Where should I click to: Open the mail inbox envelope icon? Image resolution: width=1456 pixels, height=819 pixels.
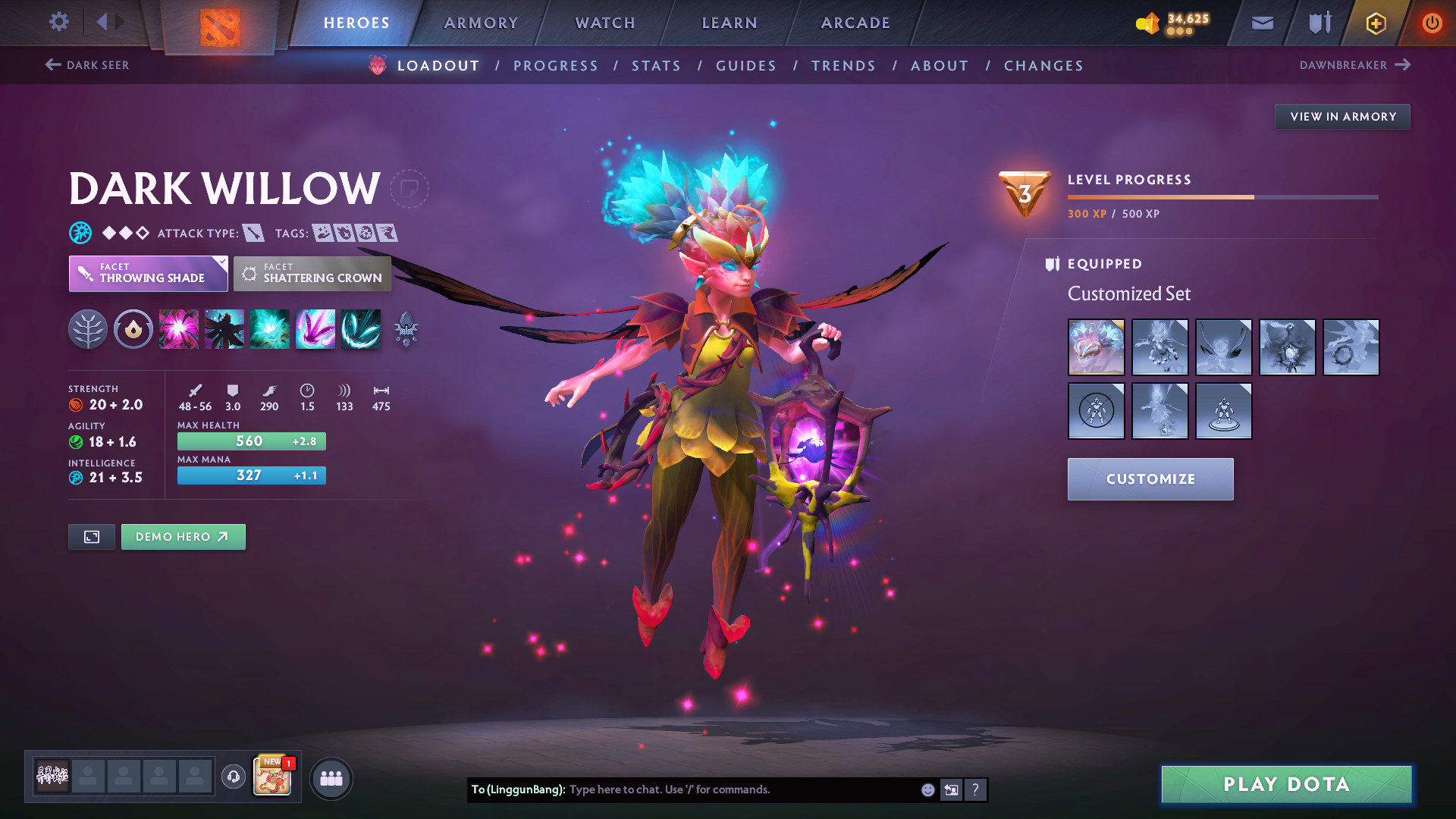(x=1261, y=23)
